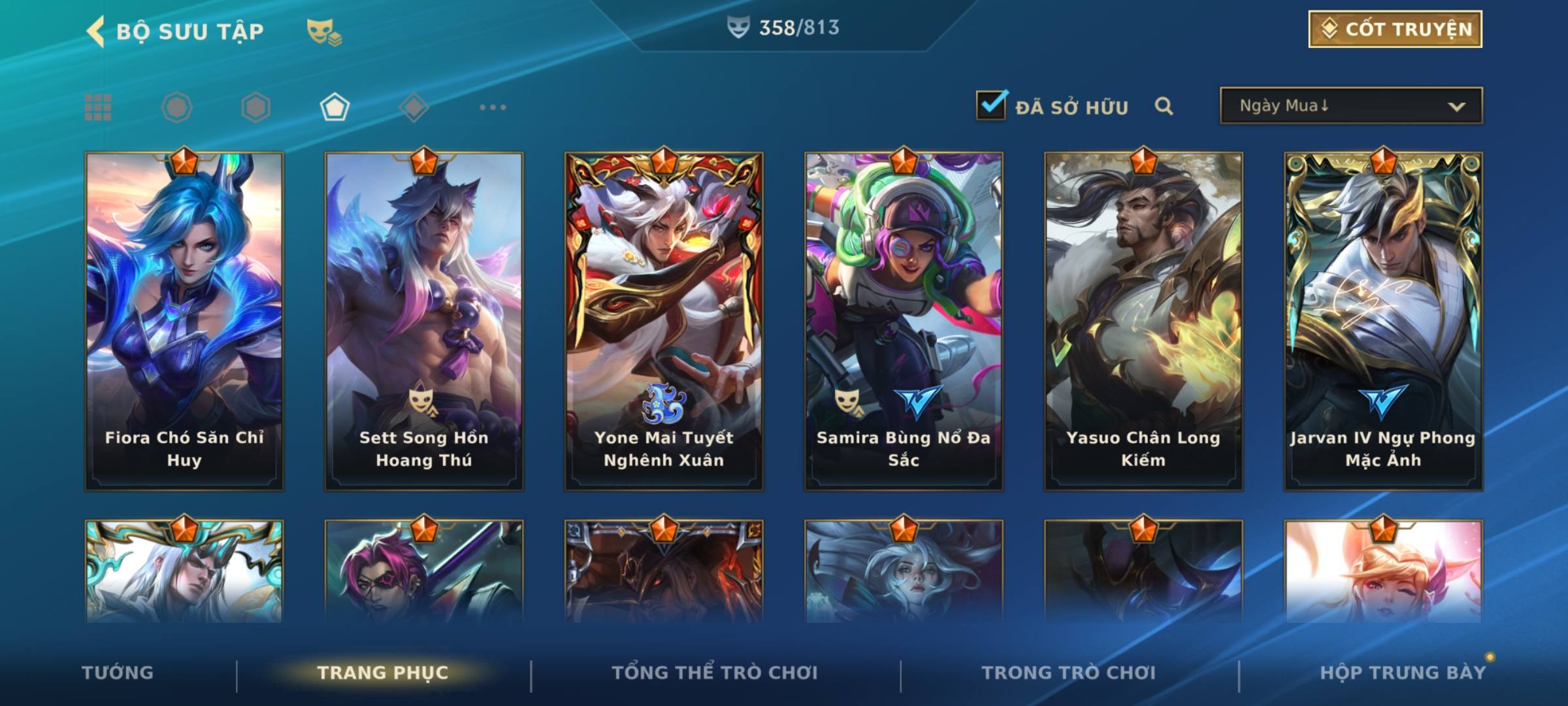Select Sett Song Hồn Hoang Thú skin
1568x706 pixels.
(424, 320)
